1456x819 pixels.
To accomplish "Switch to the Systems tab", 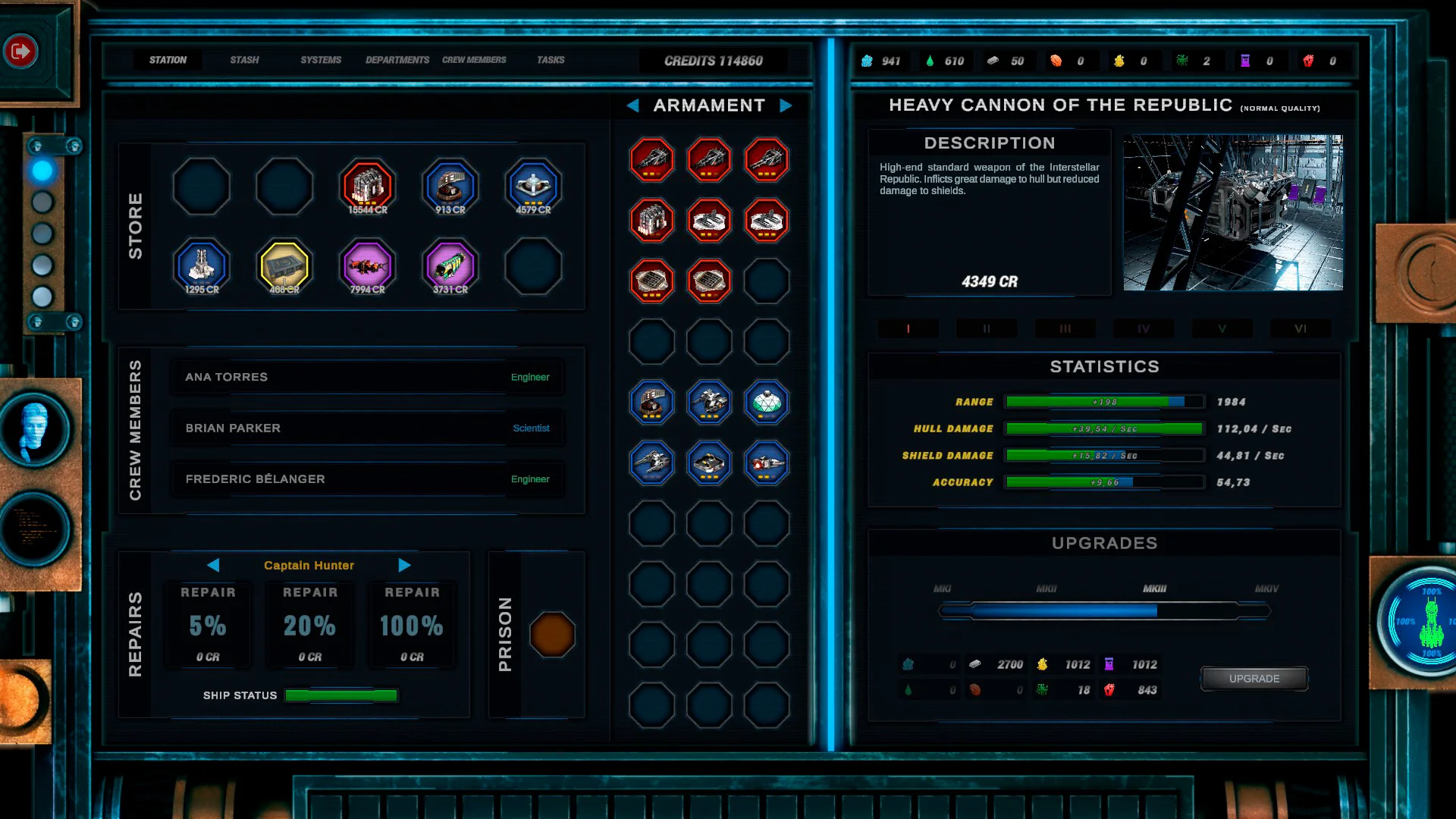I will tap(321, 60).
